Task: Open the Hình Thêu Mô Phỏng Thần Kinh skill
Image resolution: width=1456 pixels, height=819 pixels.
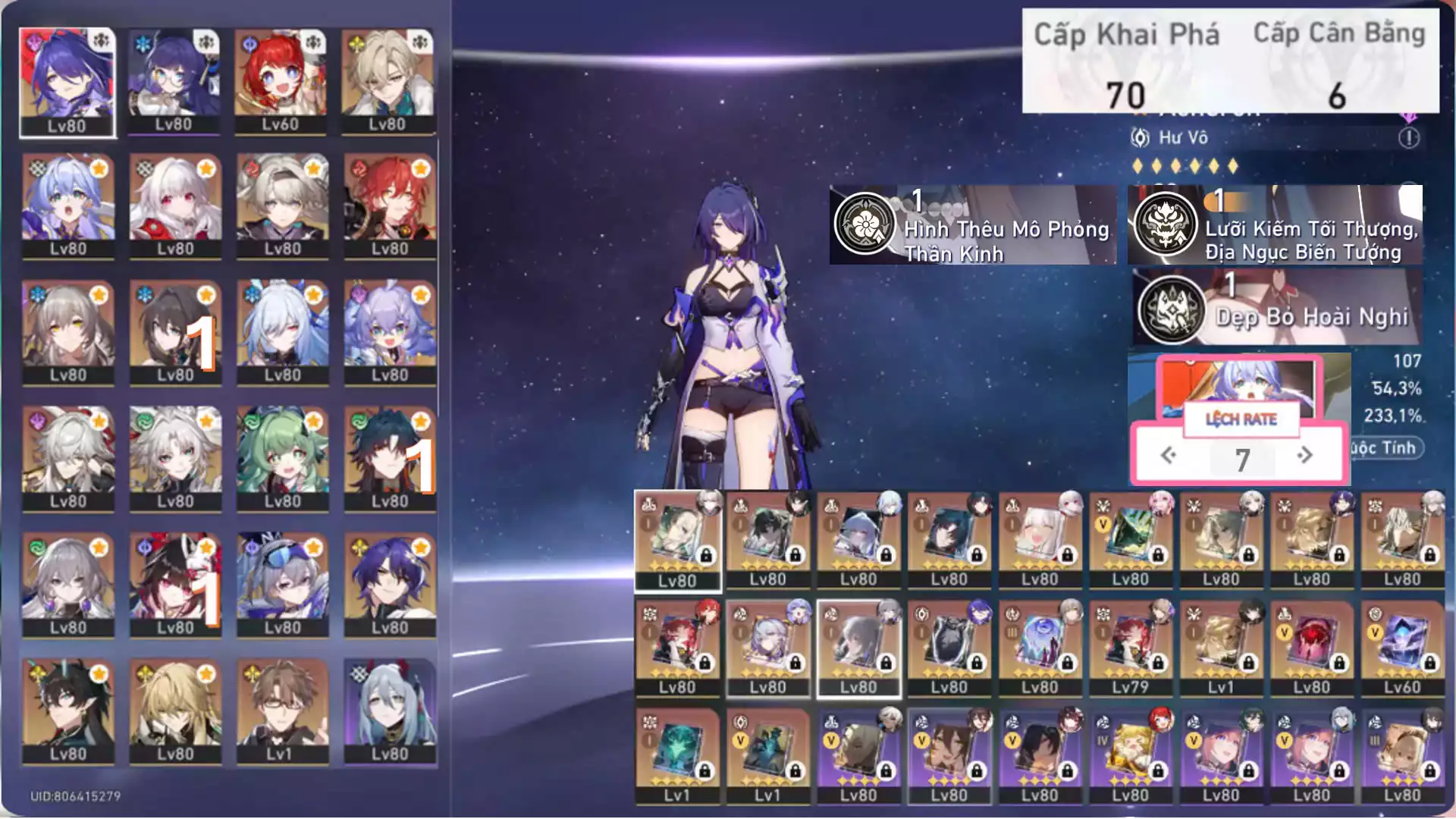Action: [973, 225]
